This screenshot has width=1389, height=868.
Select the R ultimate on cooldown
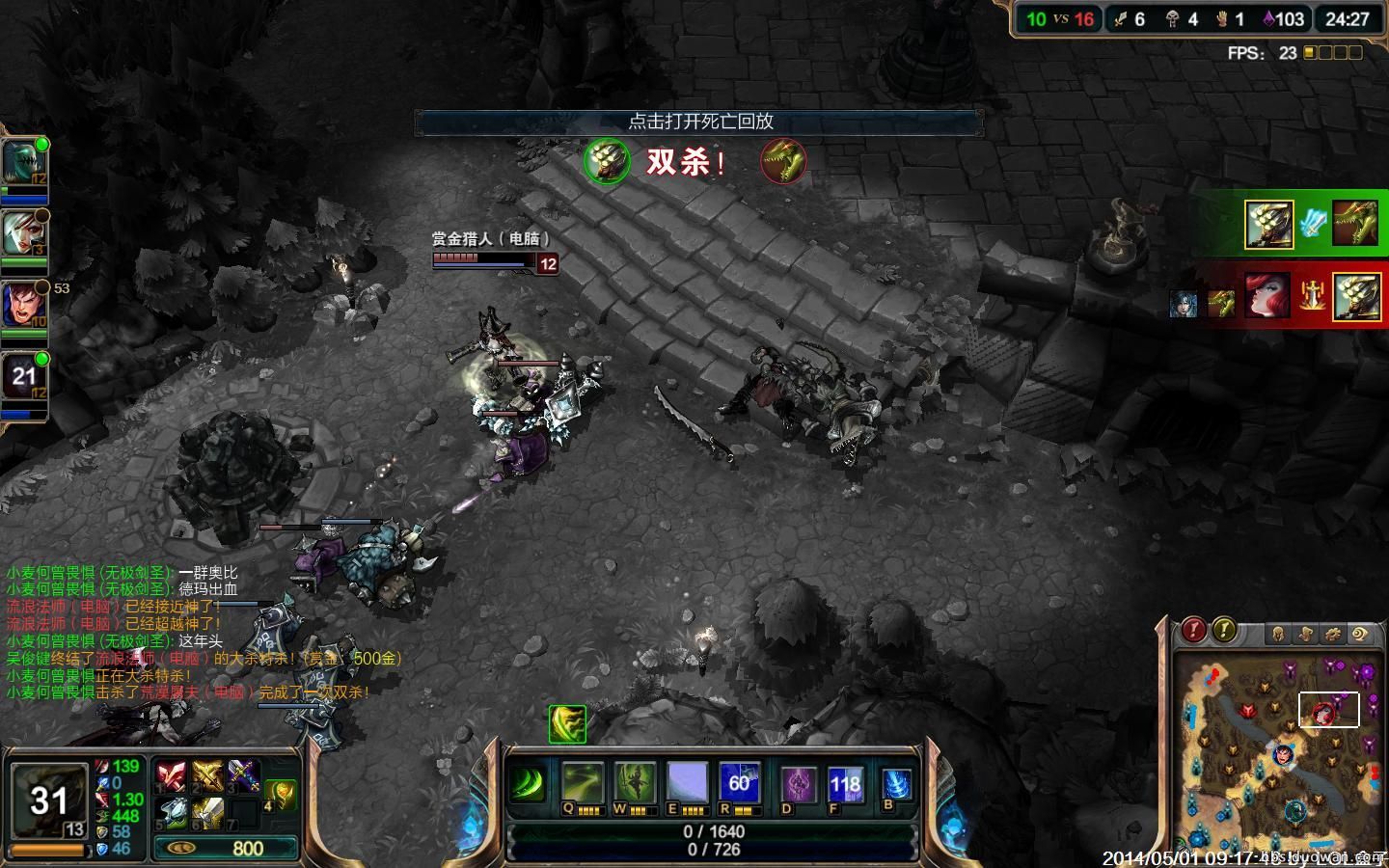pos(740,783)
